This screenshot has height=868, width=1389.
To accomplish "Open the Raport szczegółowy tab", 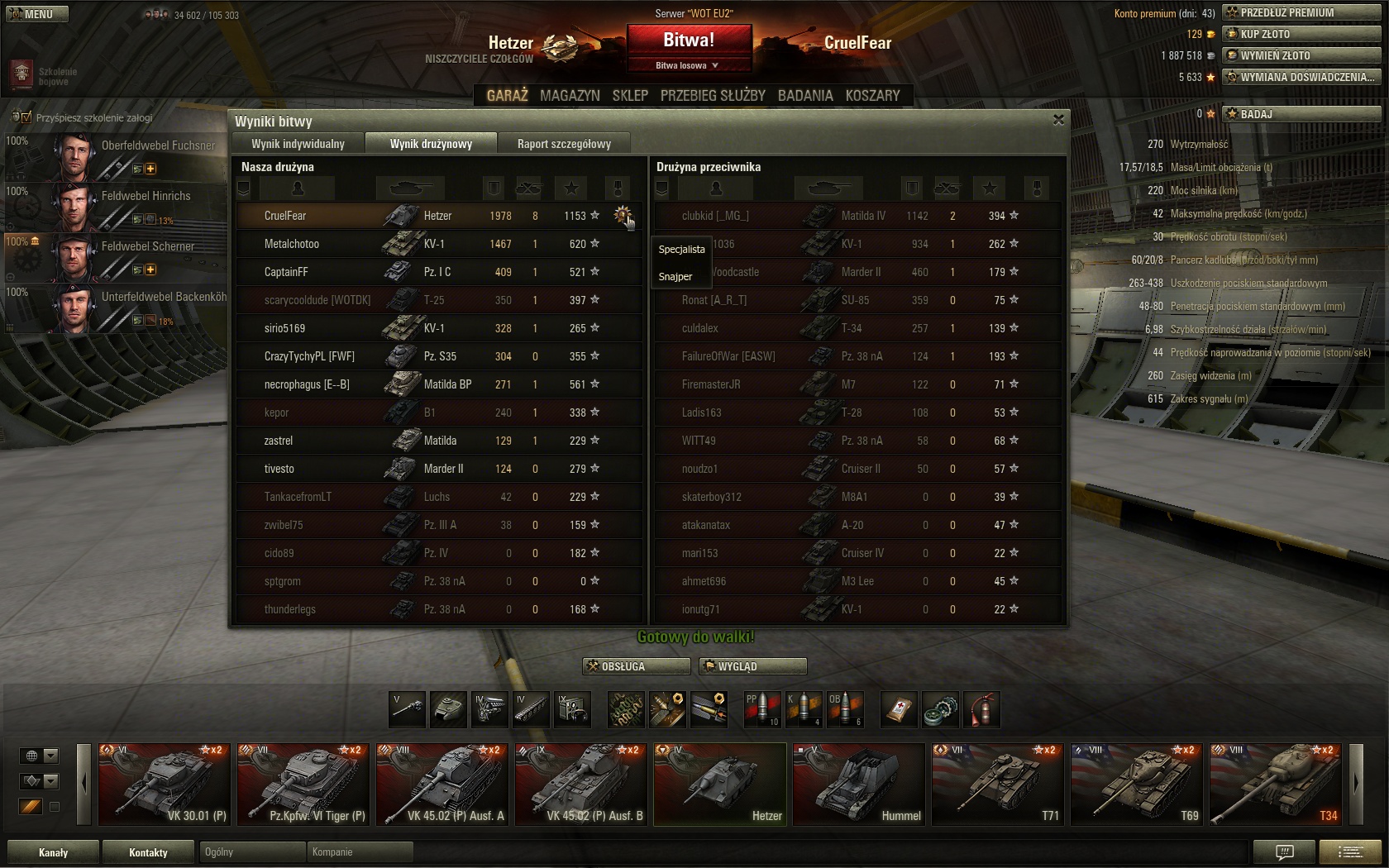I will 564,144.
